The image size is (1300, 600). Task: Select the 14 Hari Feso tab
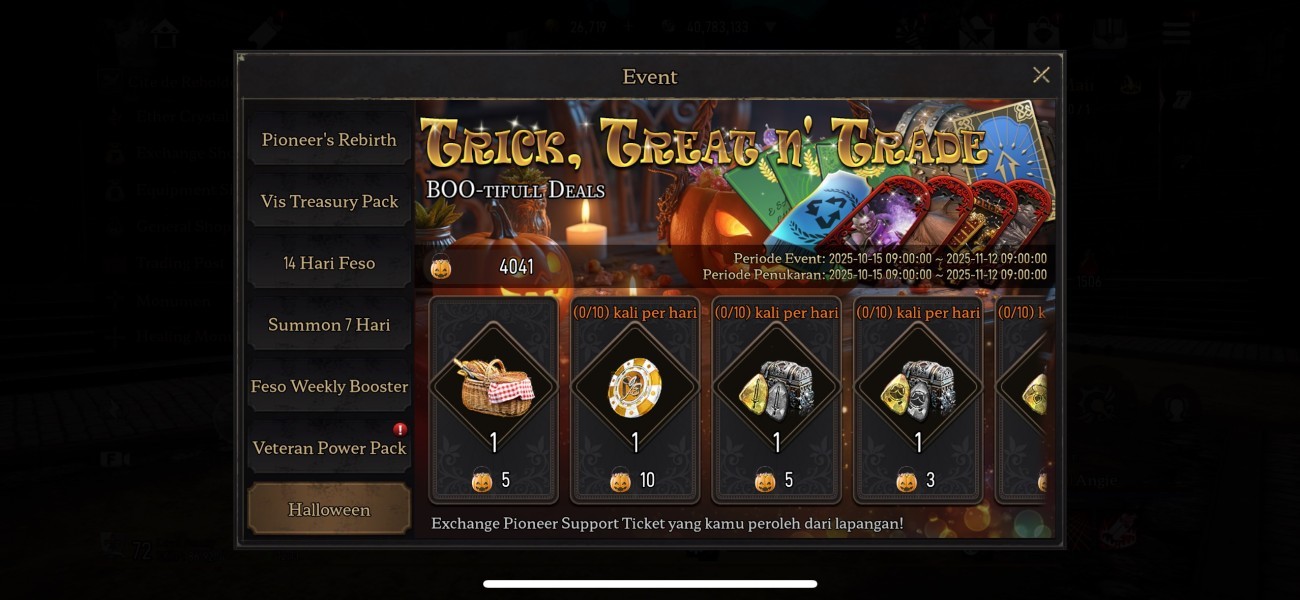[x=329, y=263]
